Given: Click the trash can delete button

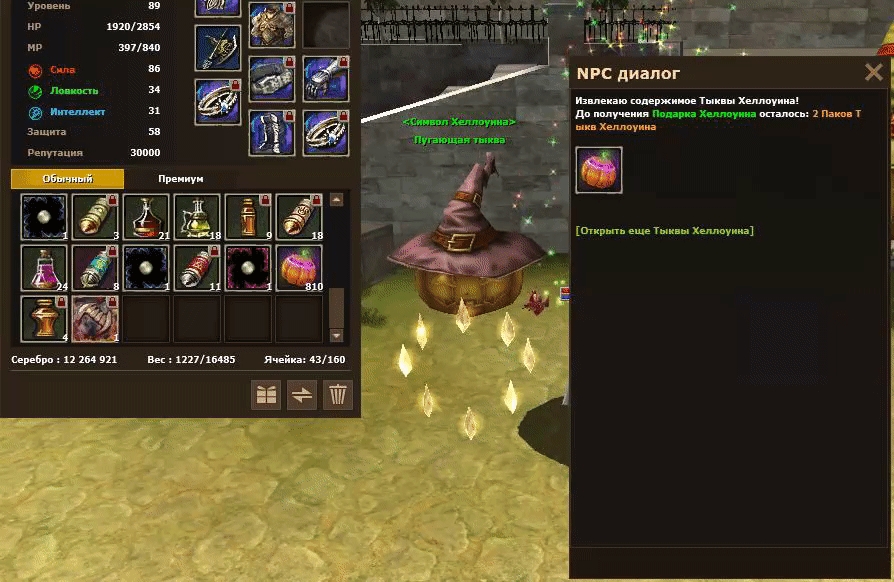Looking at the screenshot, I should coord(338,394).
